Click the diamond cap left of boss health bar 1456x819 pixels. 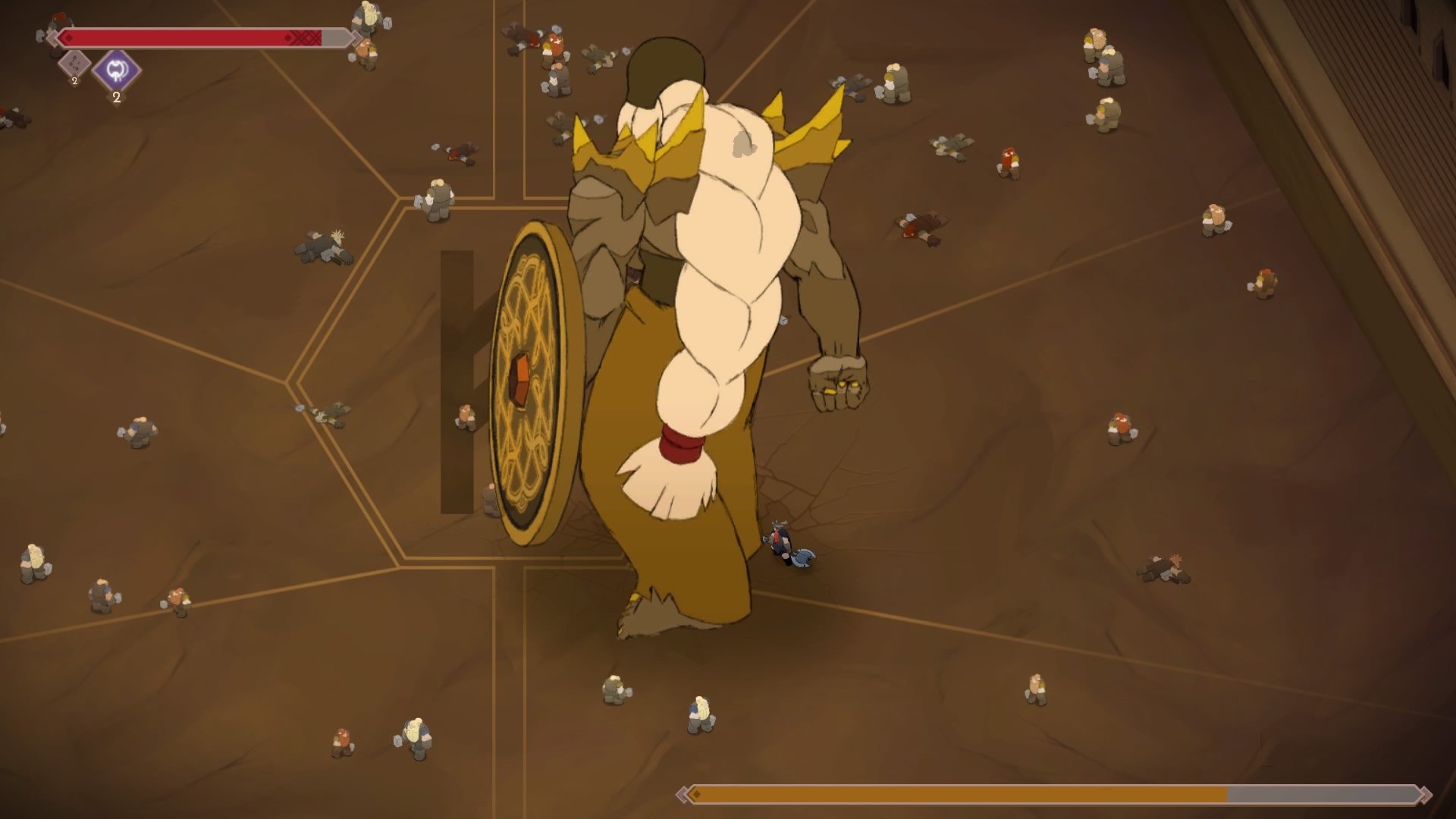[53, 38]
